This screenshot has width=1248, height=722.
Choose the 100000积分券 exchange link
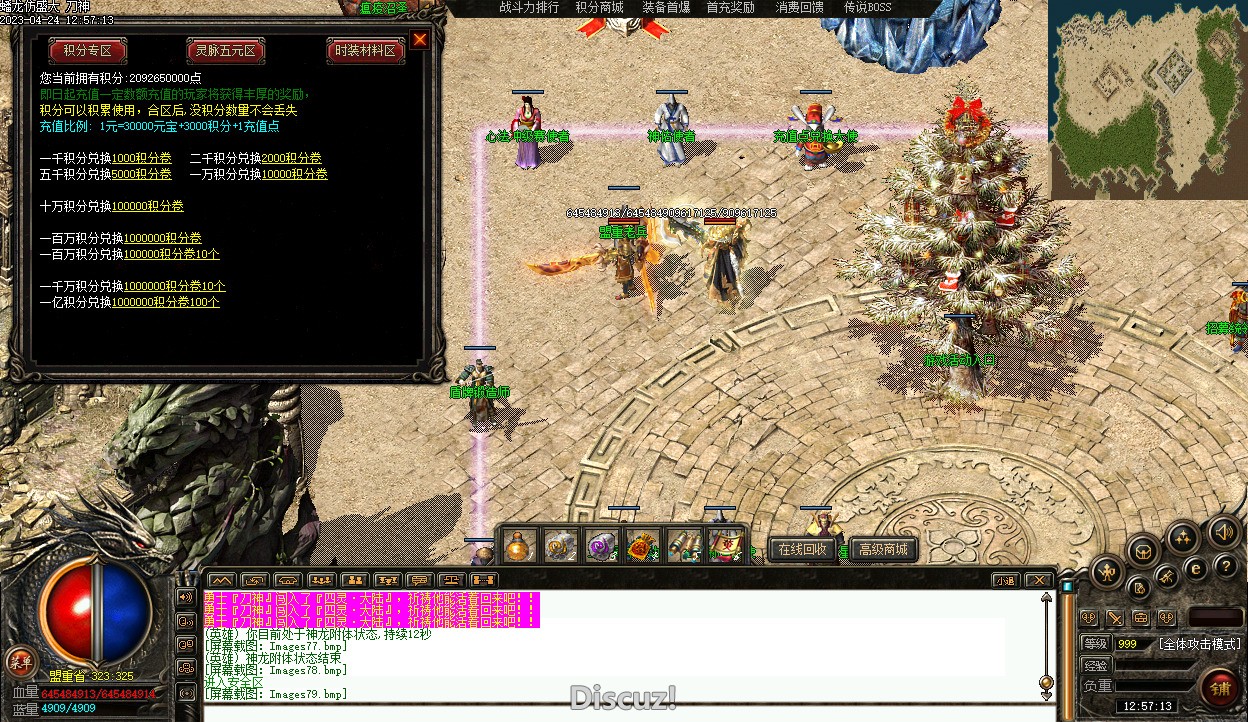[x=147, y=206]
